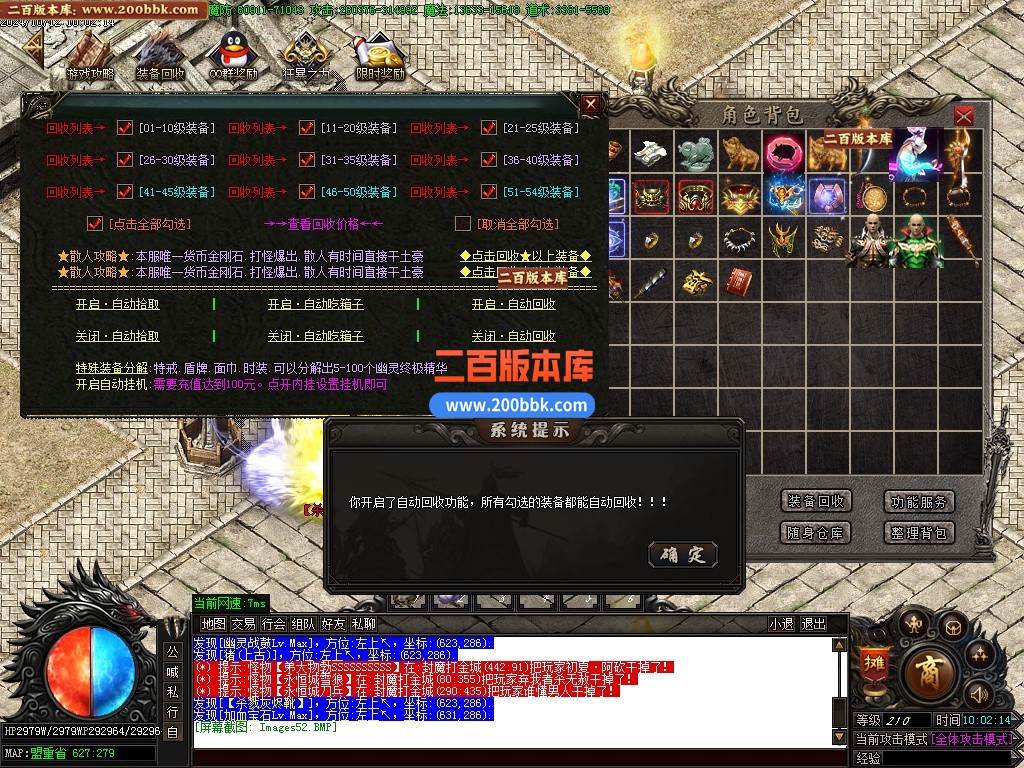This screenshot has height=768, width=1024.
Task: Open the 功能服务 menu
Action: point(919,501)
